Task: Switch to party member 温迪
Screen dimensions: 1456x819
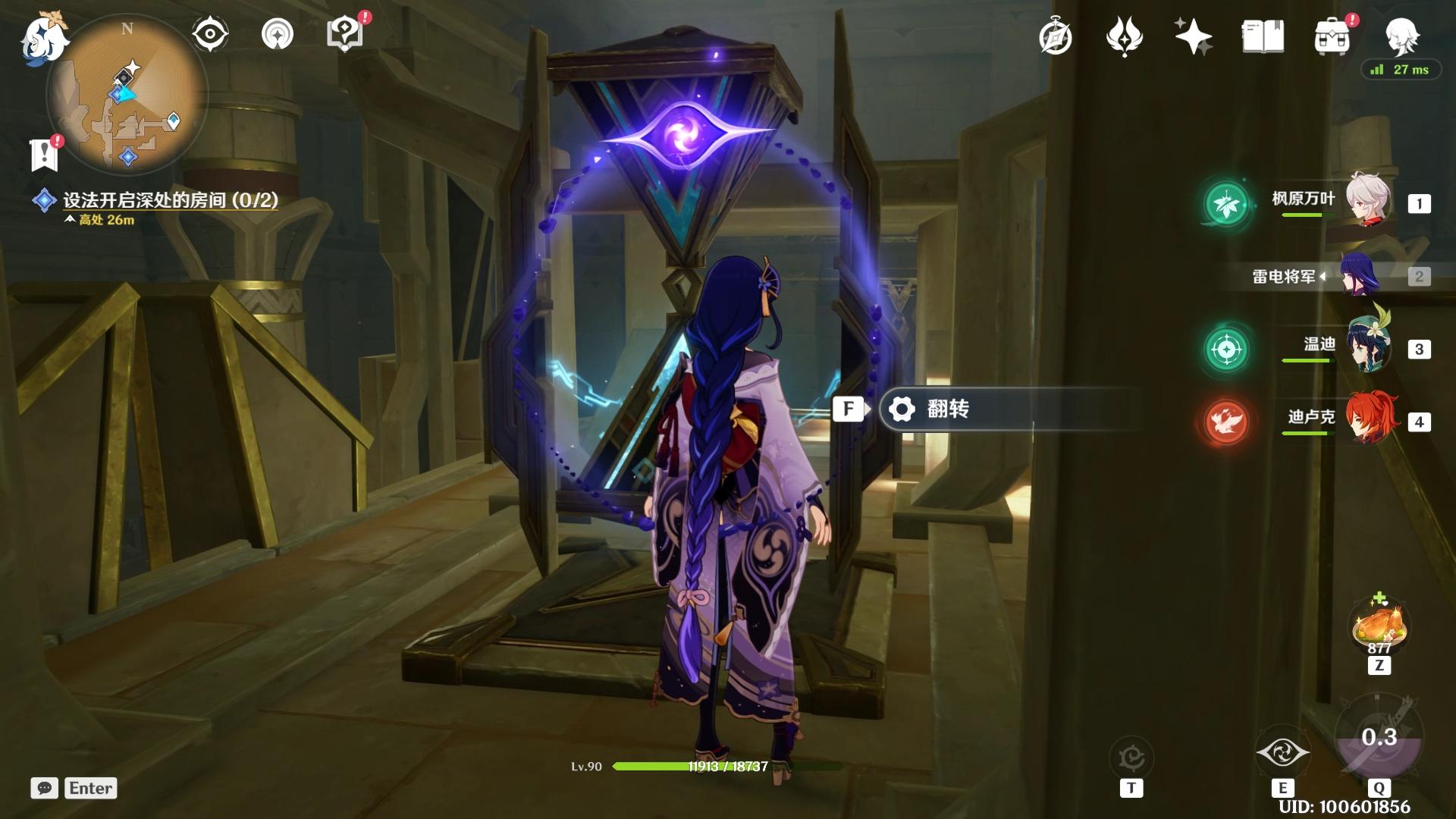Action: (x=1367, y=348)
